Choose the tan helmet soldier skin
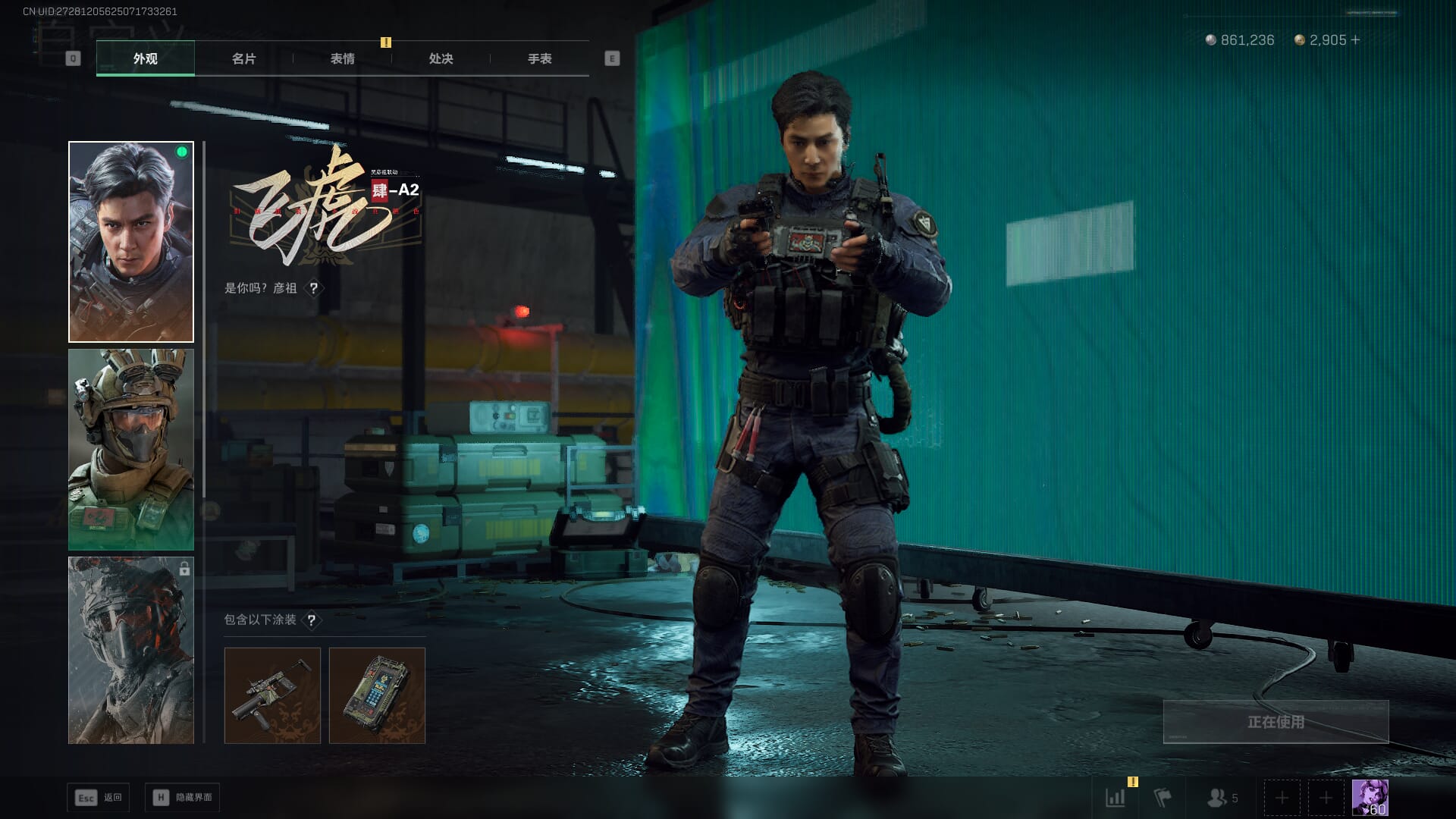The height and width of the screenshot is (819, 1456). click(x=131, y=450)
